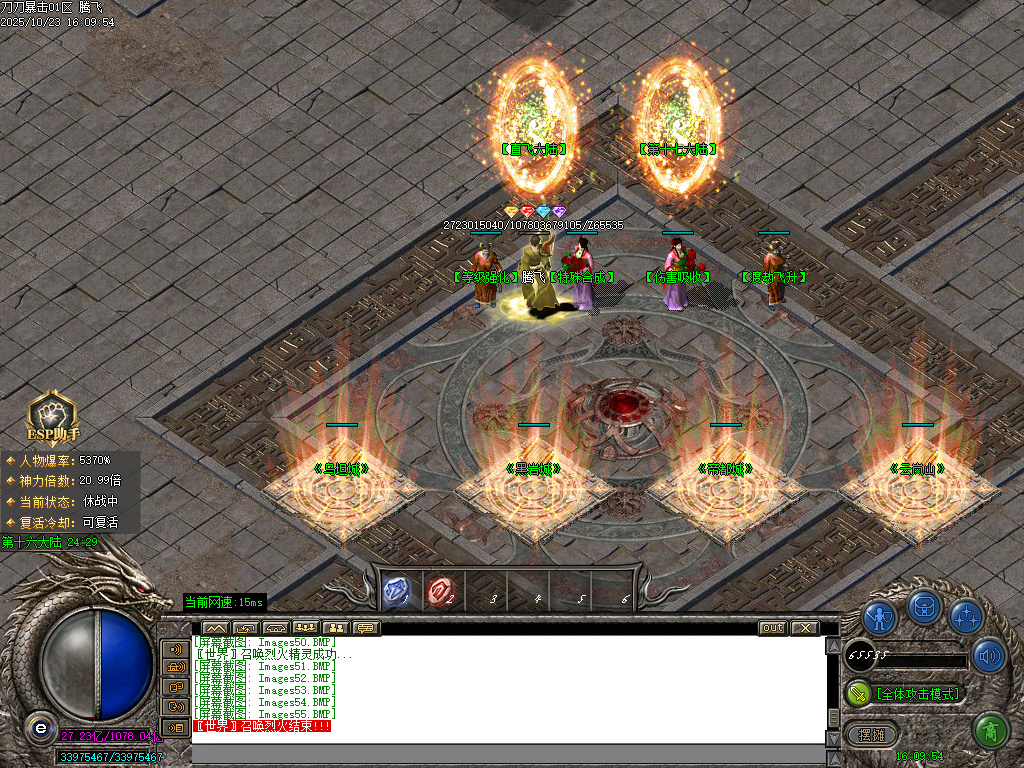Click the top speaker button beside the chat
This screenshot has width=1024, height=768.
click(176, 648)
